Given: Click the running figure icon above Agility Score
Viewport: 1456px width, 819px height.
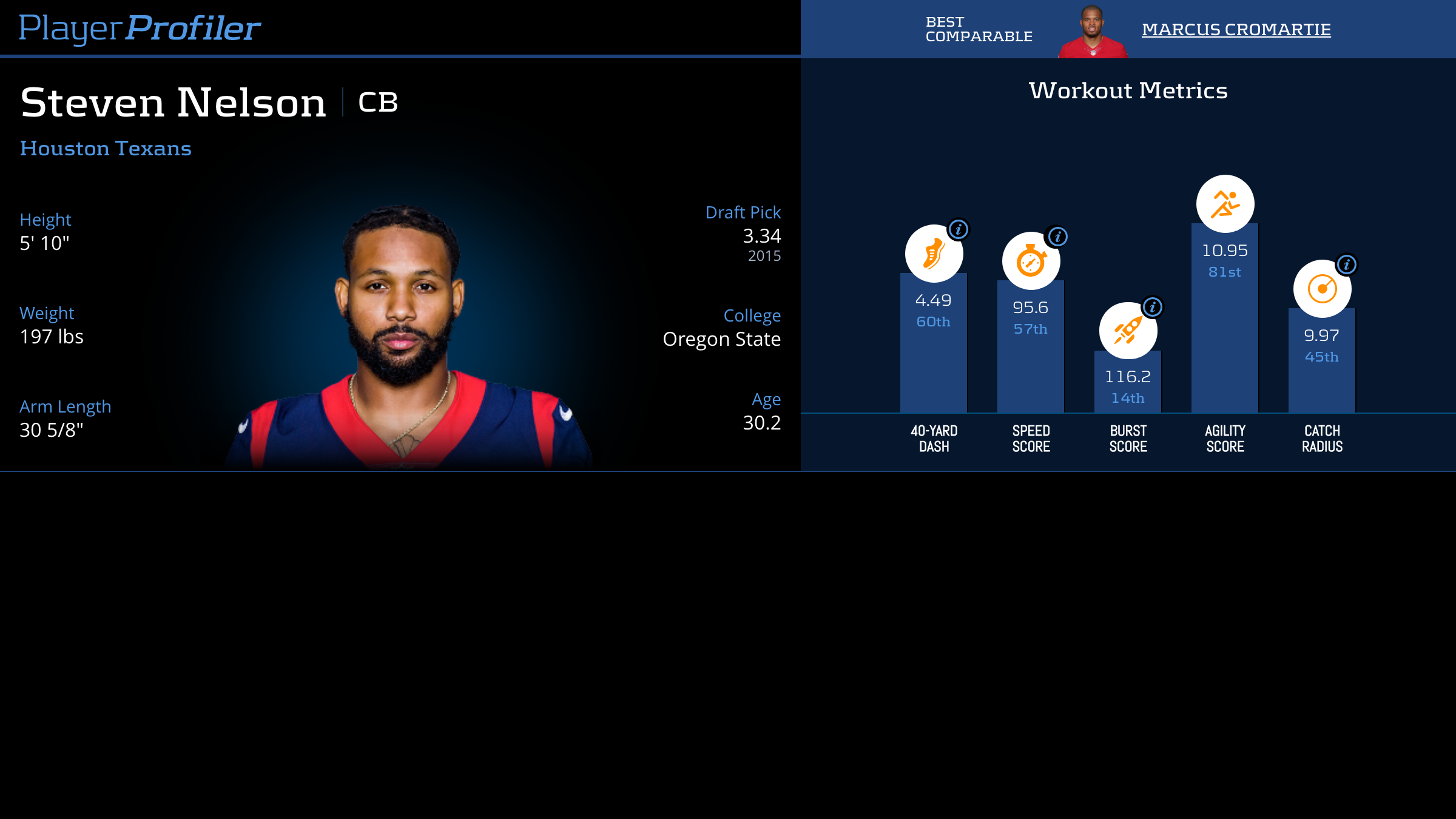Looking at the screenshot, I should click(1225, 203).
